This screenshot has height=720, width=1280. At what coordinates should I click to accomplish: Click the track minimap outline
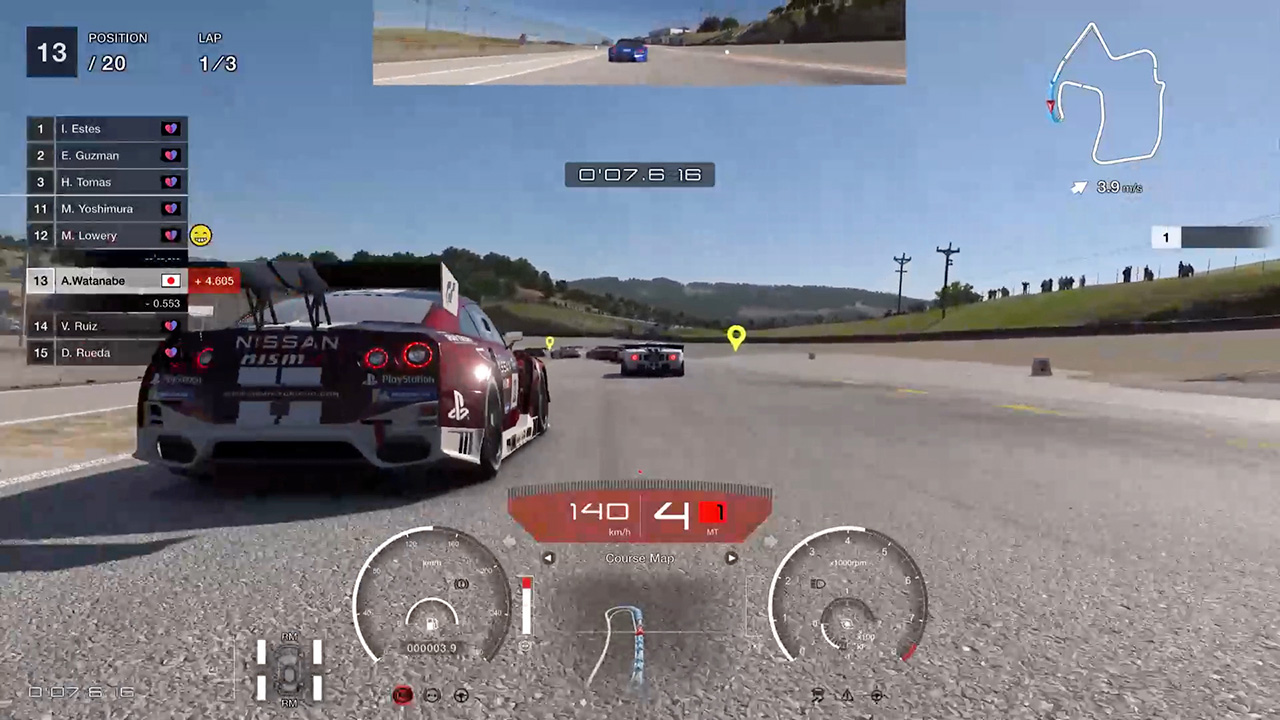[1107, 95]
